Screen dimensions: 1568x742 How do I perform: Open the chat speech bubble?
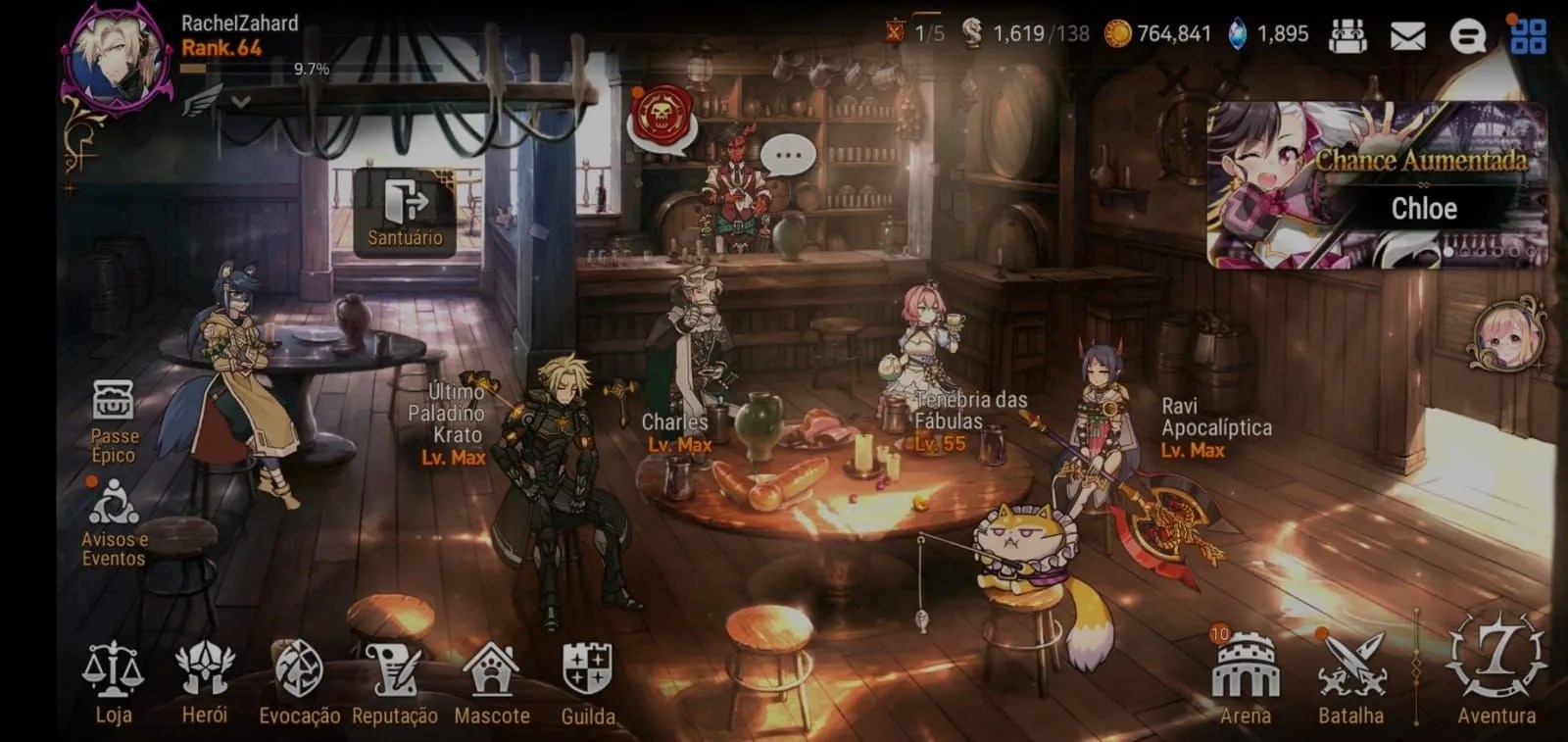tap(1467, 36)
